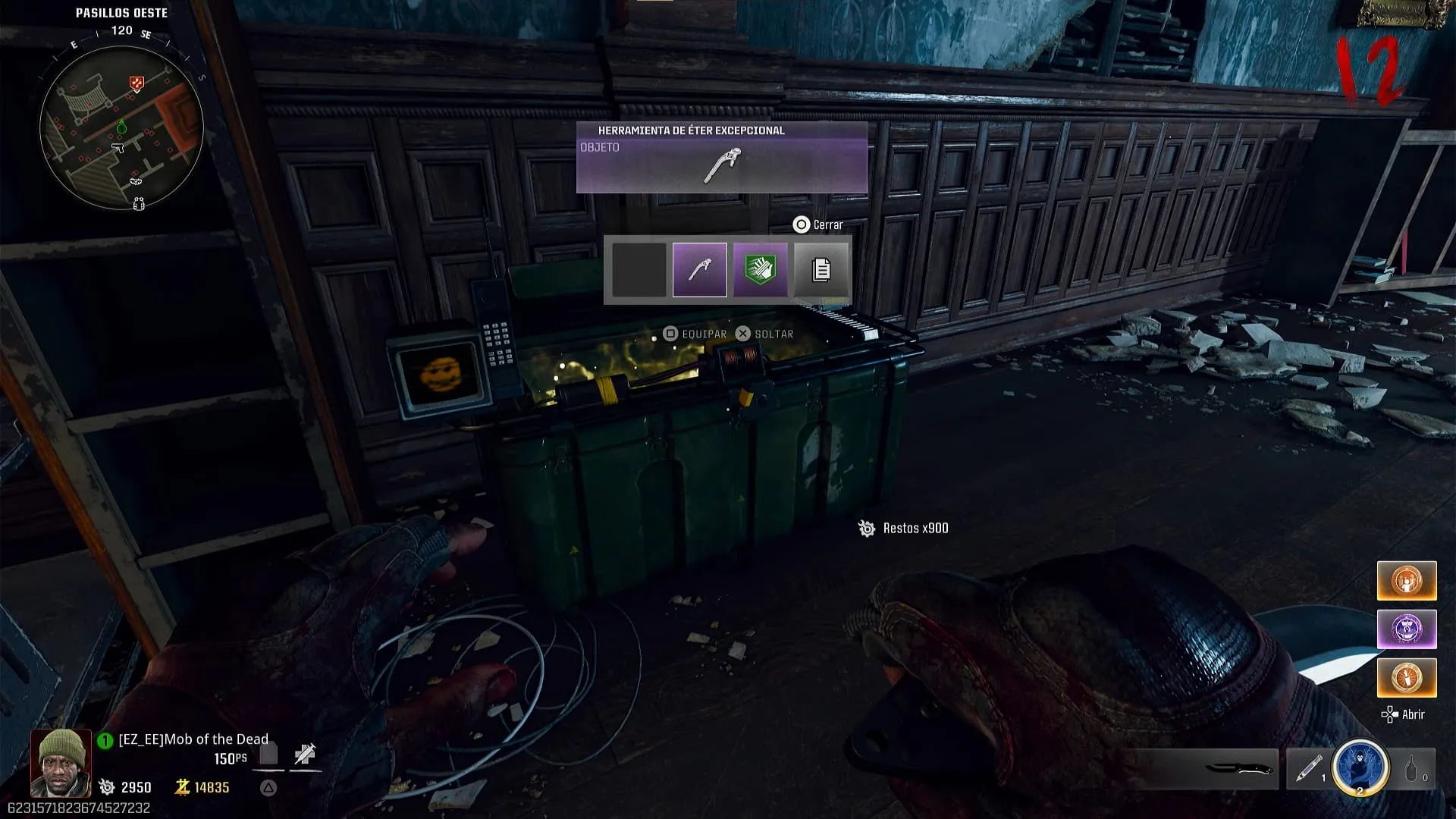Click the combat knife weapon slot
This screenshot has height=819, width=1456.
click(x=1236, y=769)
